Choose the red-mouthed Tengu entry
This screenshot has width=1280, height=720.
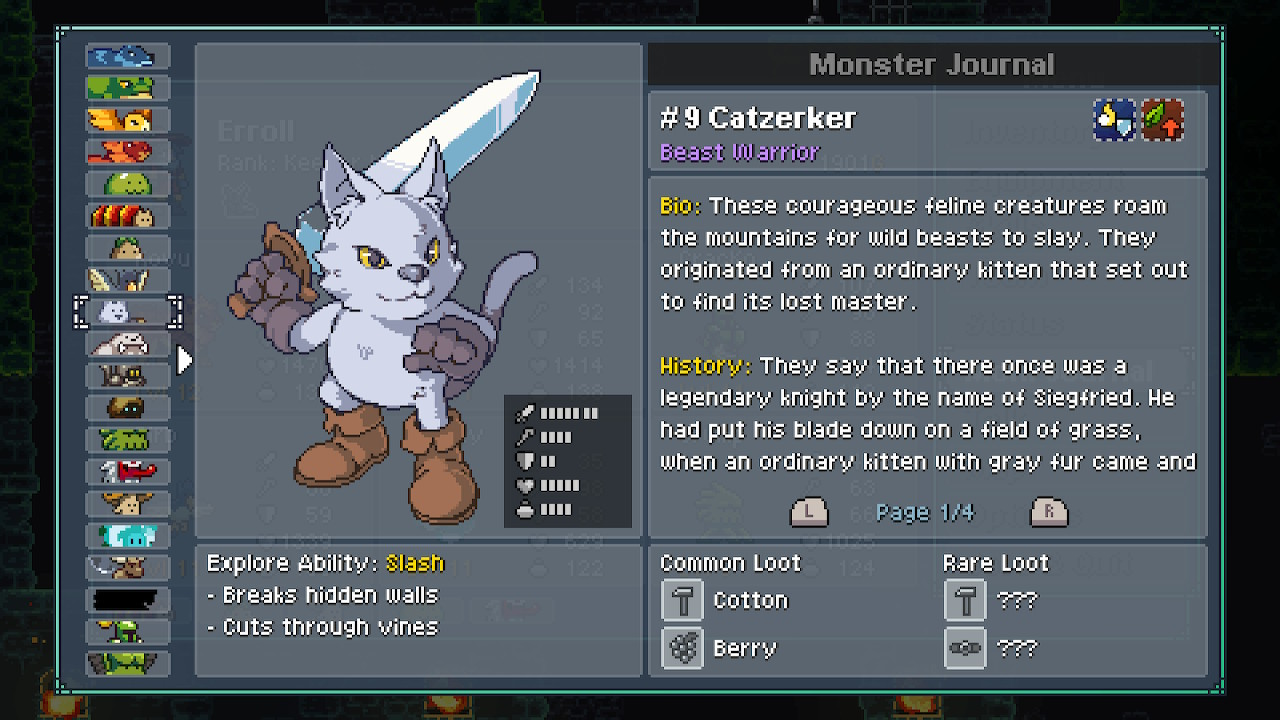[127, 472]
